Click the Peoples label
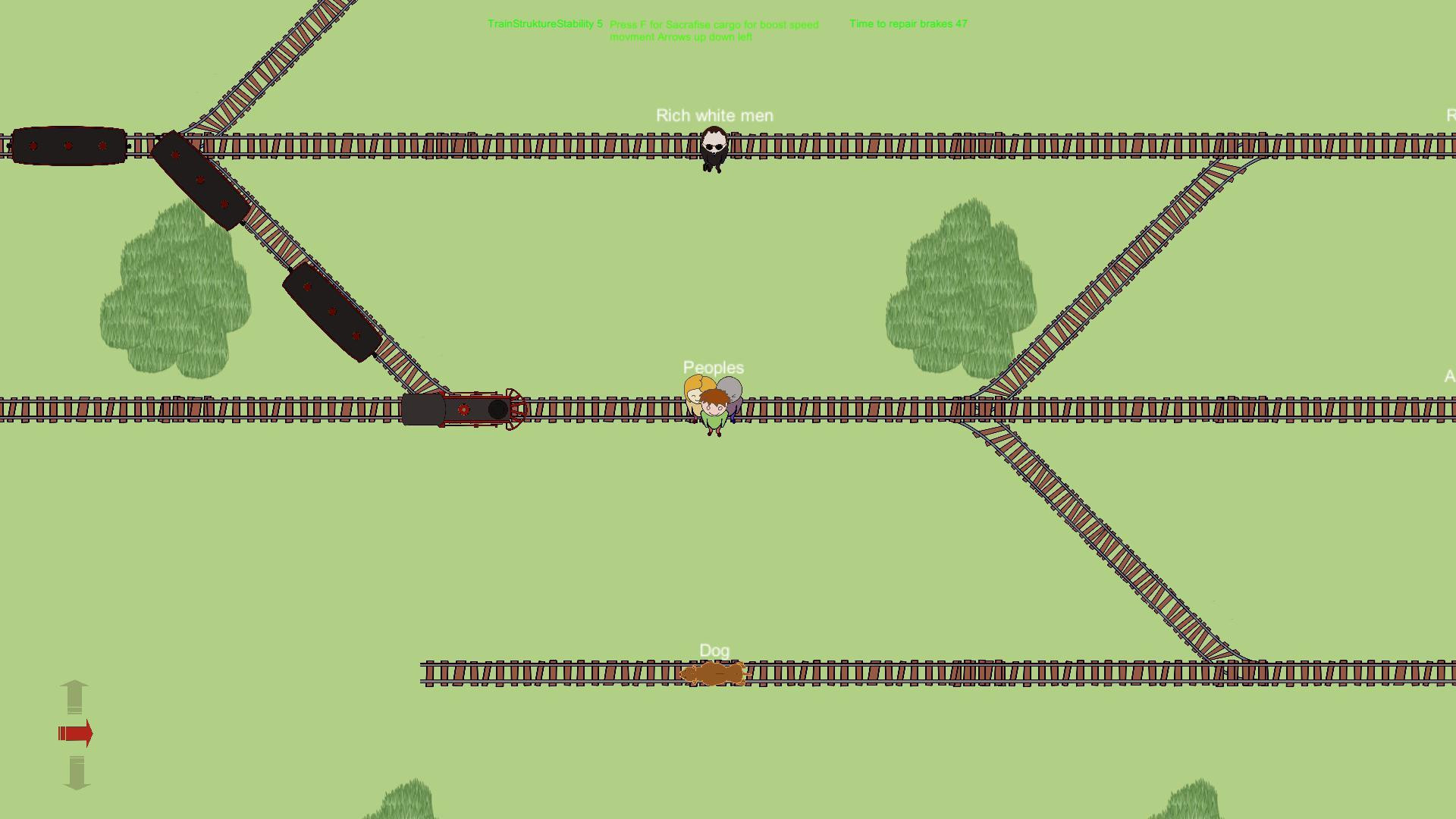Screen dimensions: 1456x819 [x=712, y=367]
